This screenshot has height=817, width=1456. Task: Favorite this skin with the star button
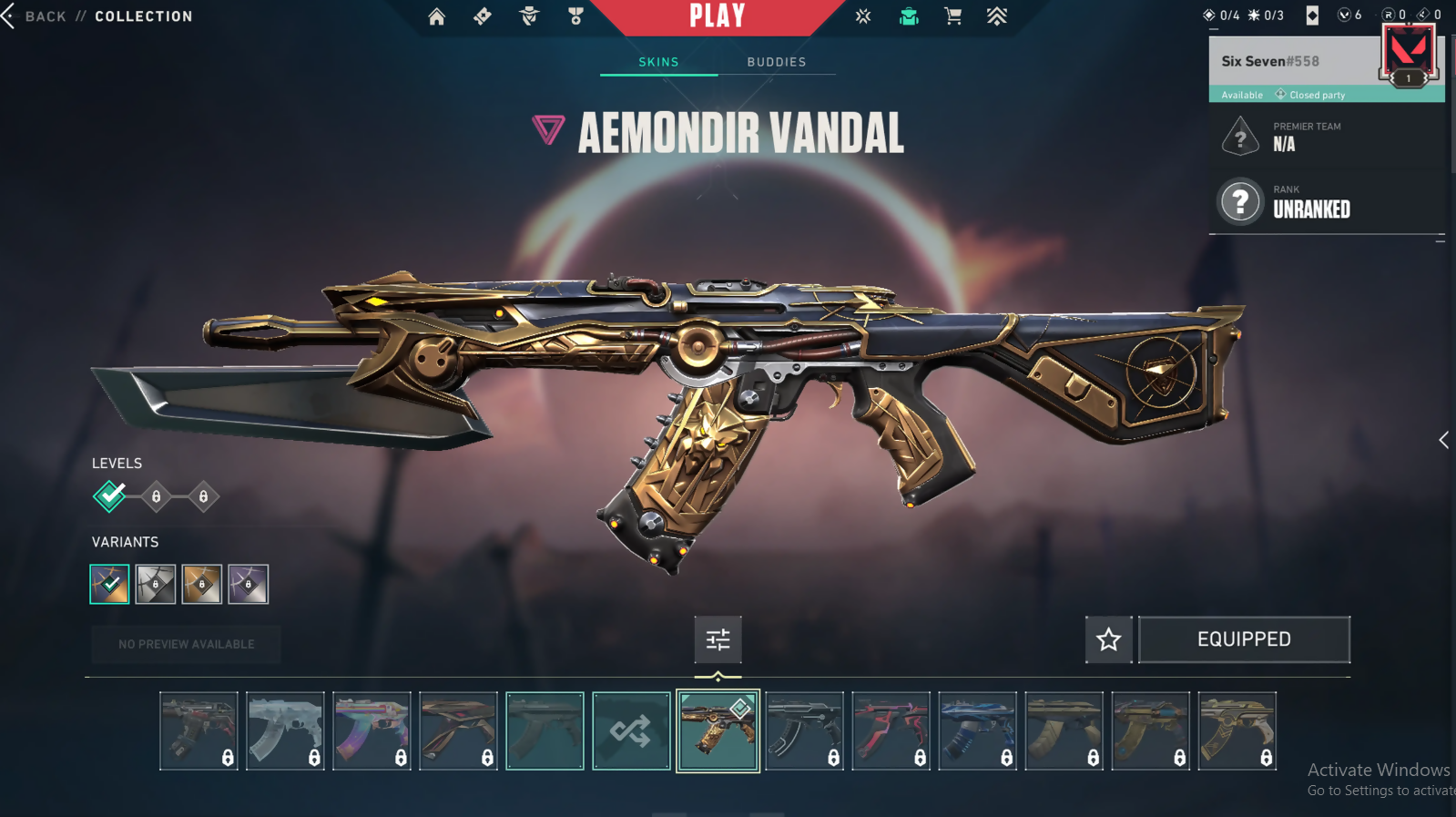pyautogui.click(x=1108, y=639)
